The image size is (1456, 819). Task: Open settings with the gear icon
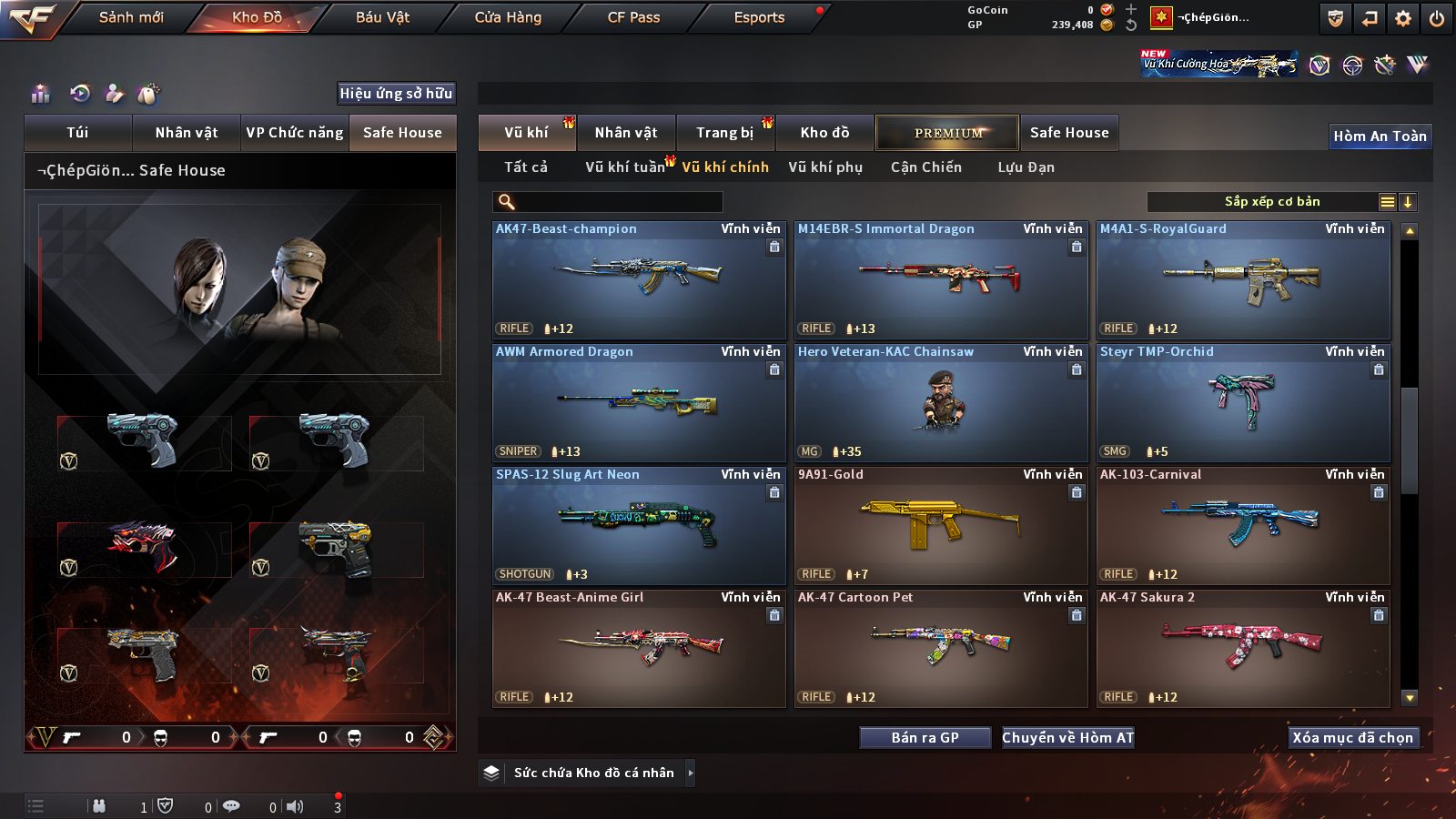click(1403, 18)
